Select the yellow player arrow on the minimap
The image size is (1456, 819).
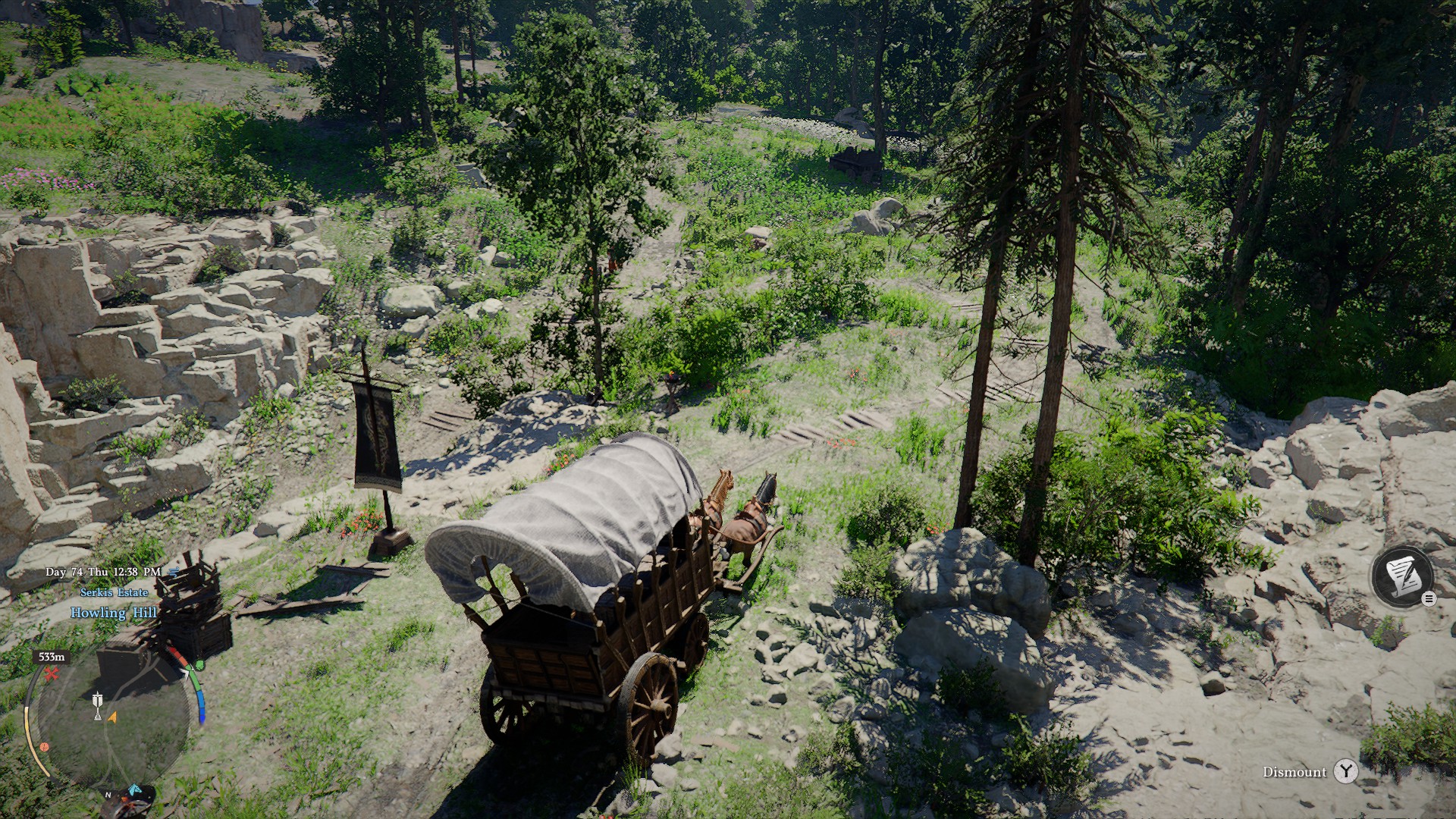(x=112, y=717)
